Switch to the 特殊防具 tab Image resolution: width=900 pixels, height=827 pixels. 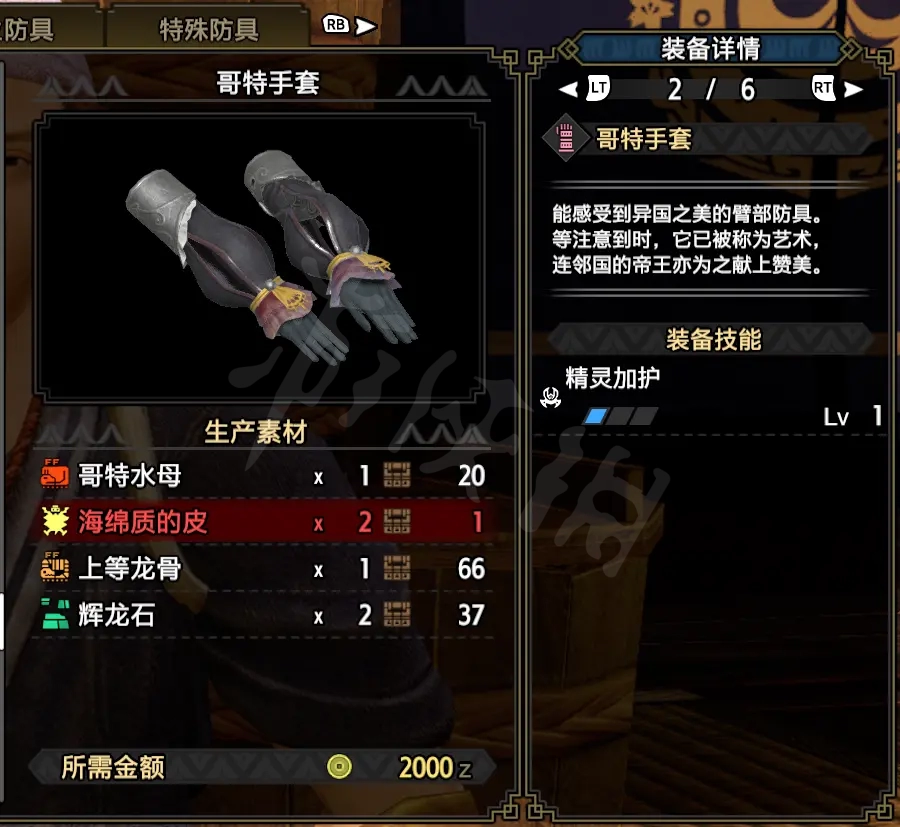(208, 28)
